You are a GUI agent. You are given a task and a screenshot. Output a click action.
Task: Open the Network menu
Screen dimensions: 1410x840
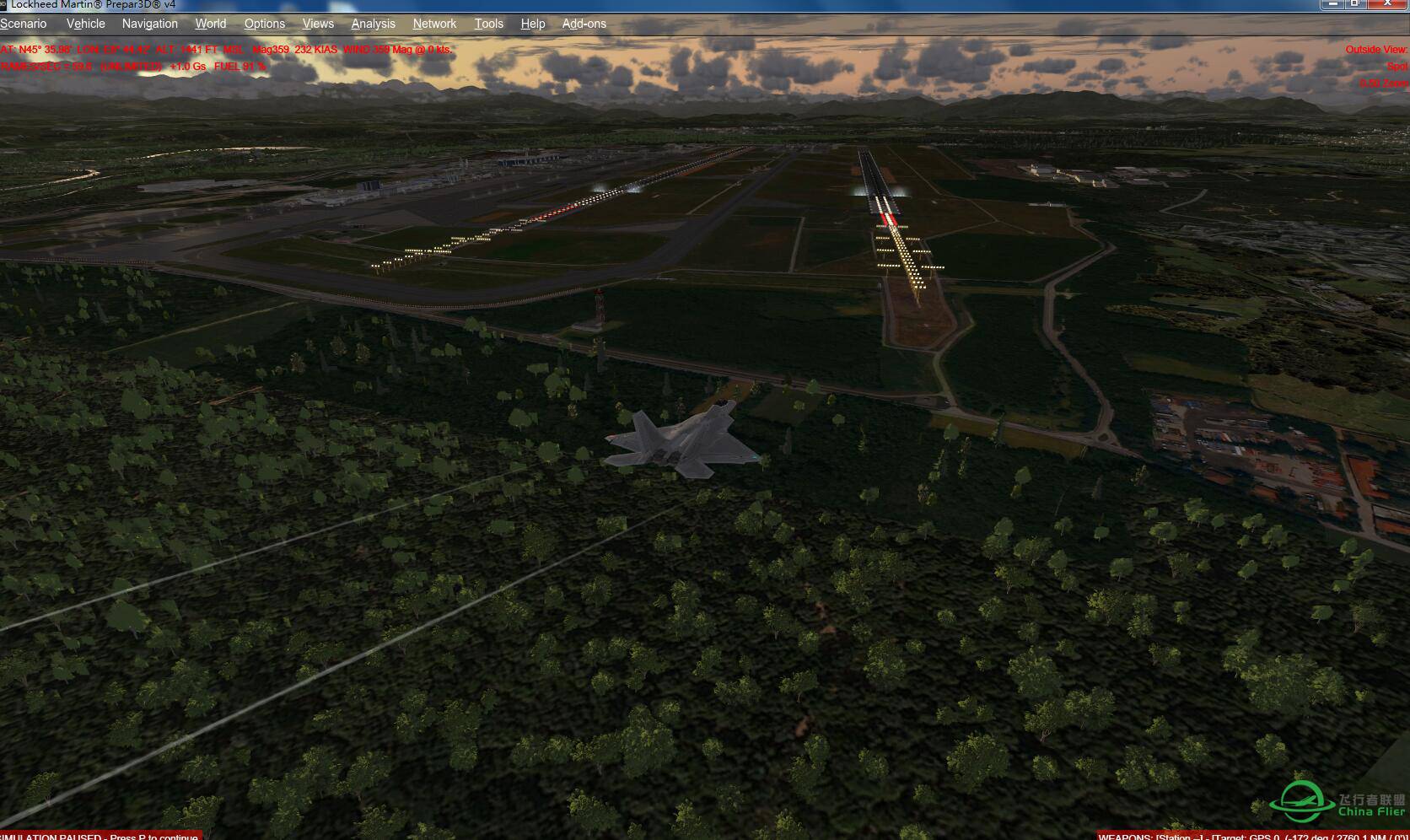coord(434,24)
